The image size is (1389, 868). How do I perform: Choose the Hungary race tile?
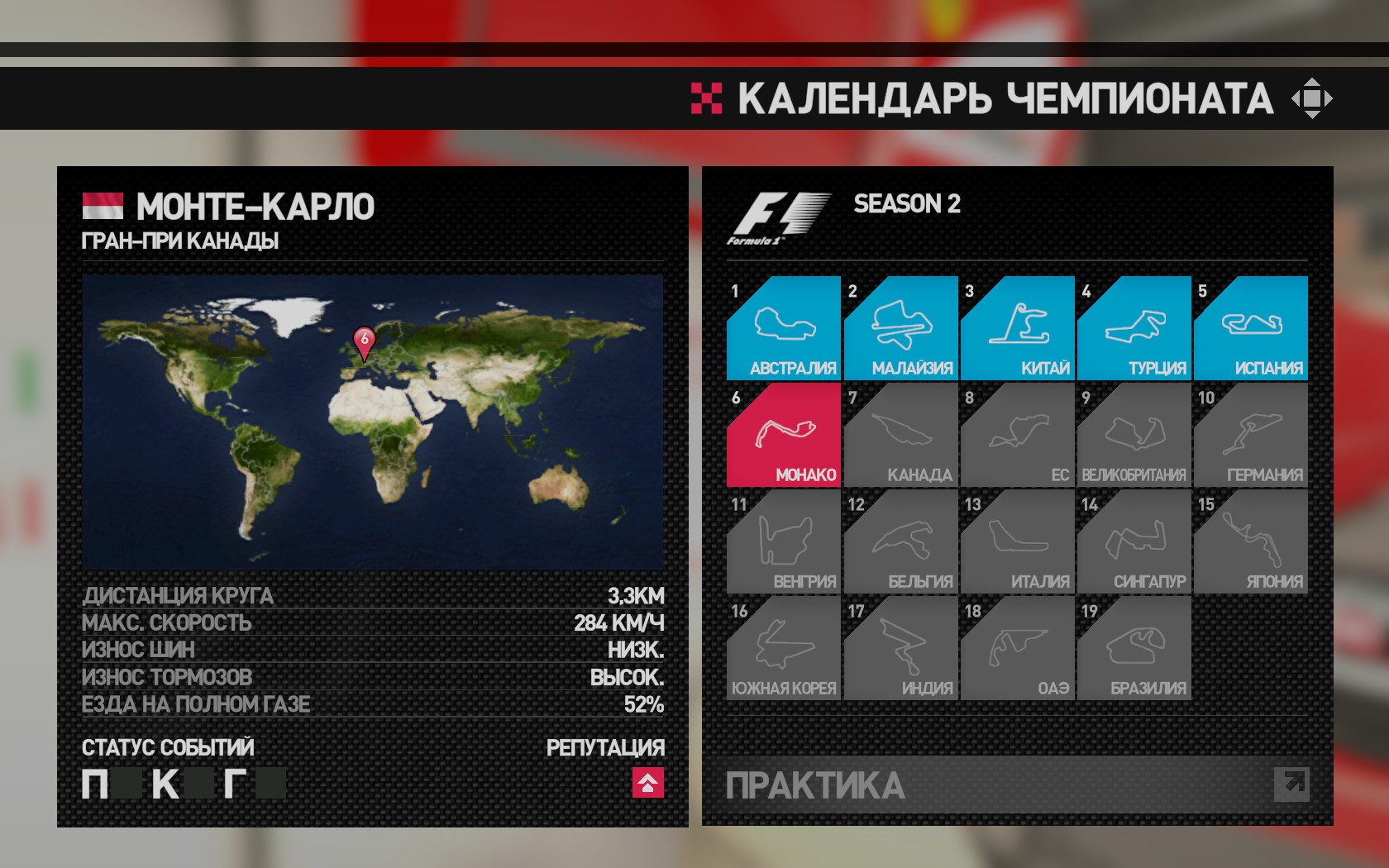click(x=784, y=541)
